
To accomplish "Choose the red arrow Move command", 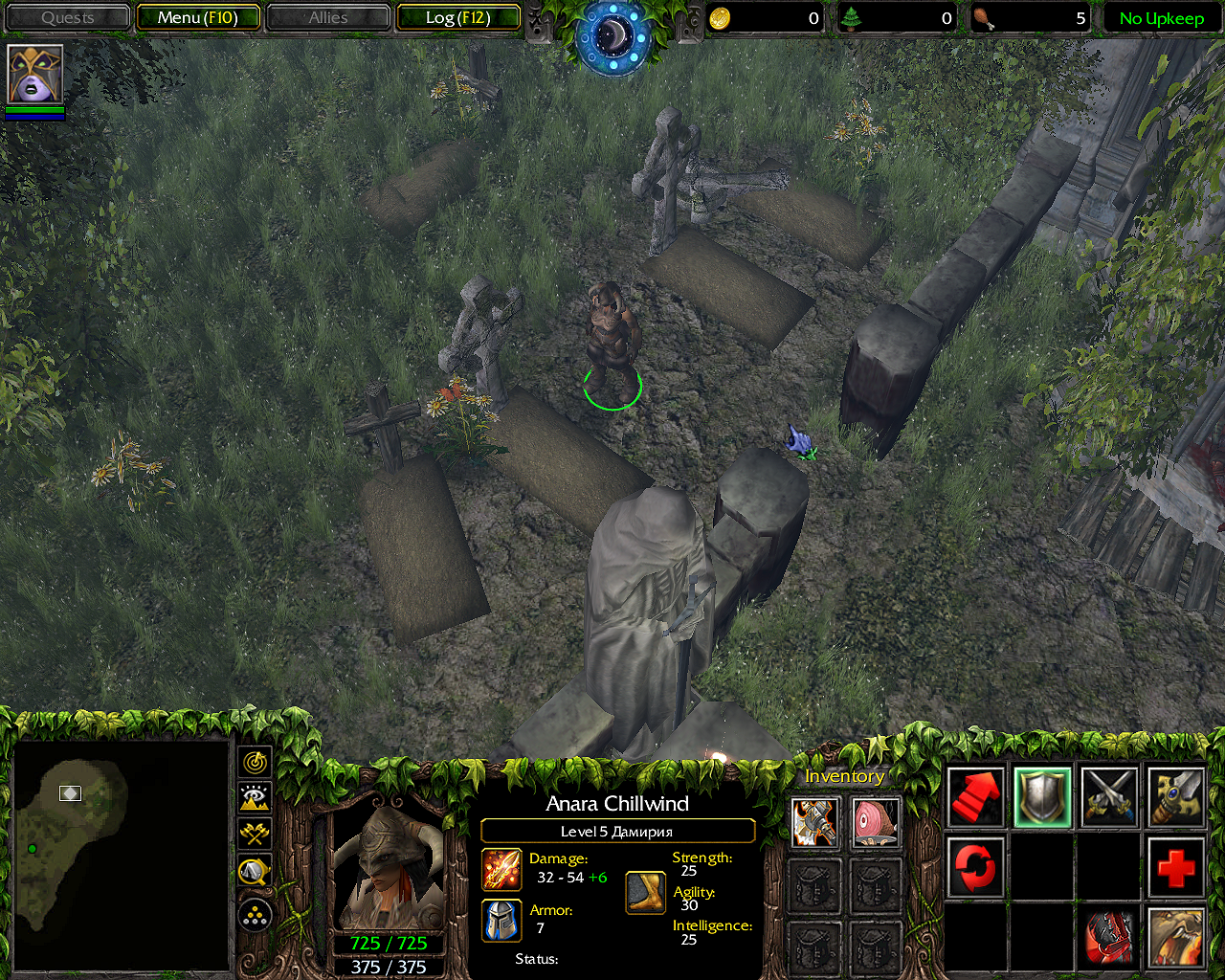I will [x=975, y=797].
